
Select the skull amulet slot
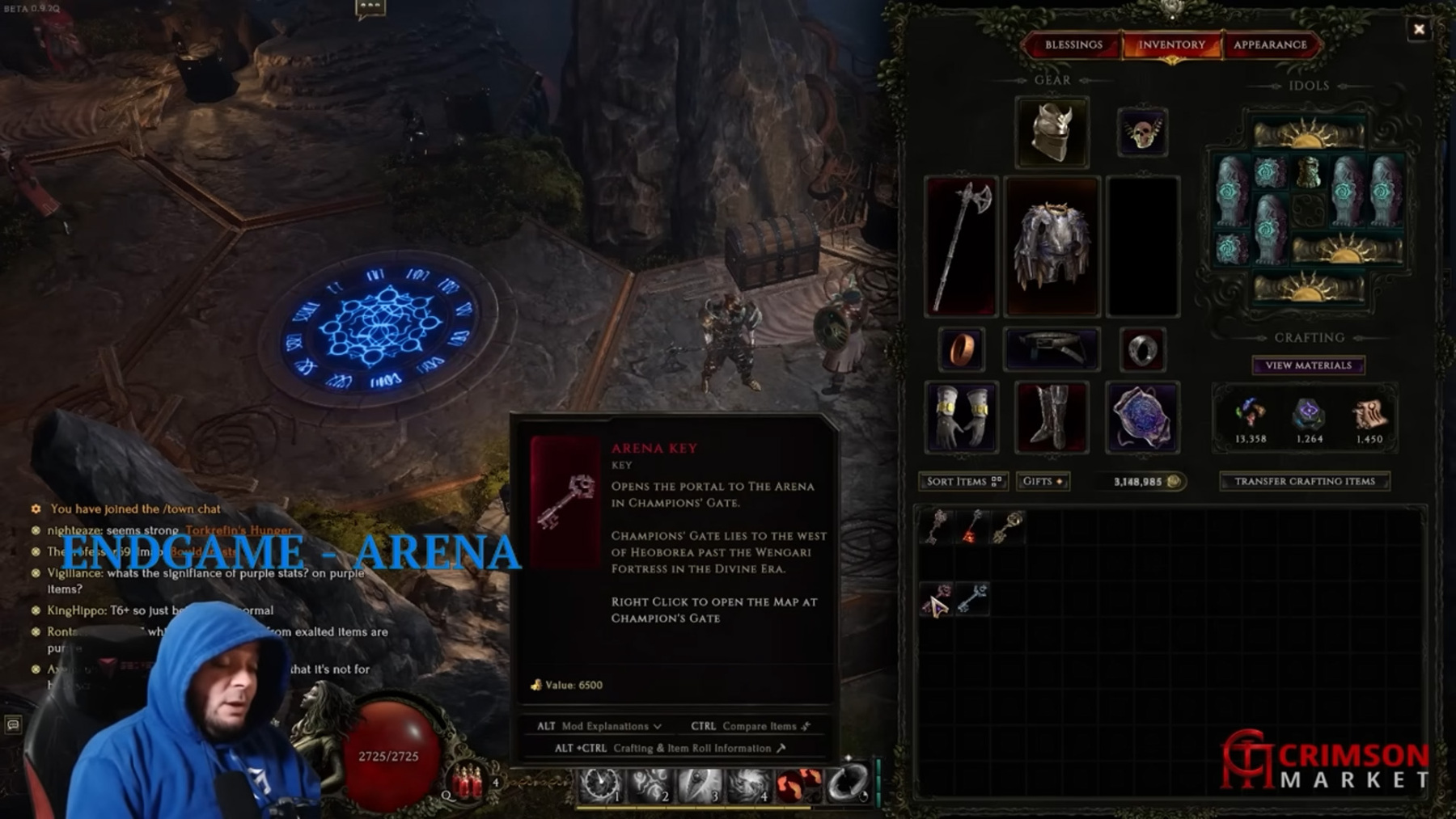click(x=1141, y=132)
